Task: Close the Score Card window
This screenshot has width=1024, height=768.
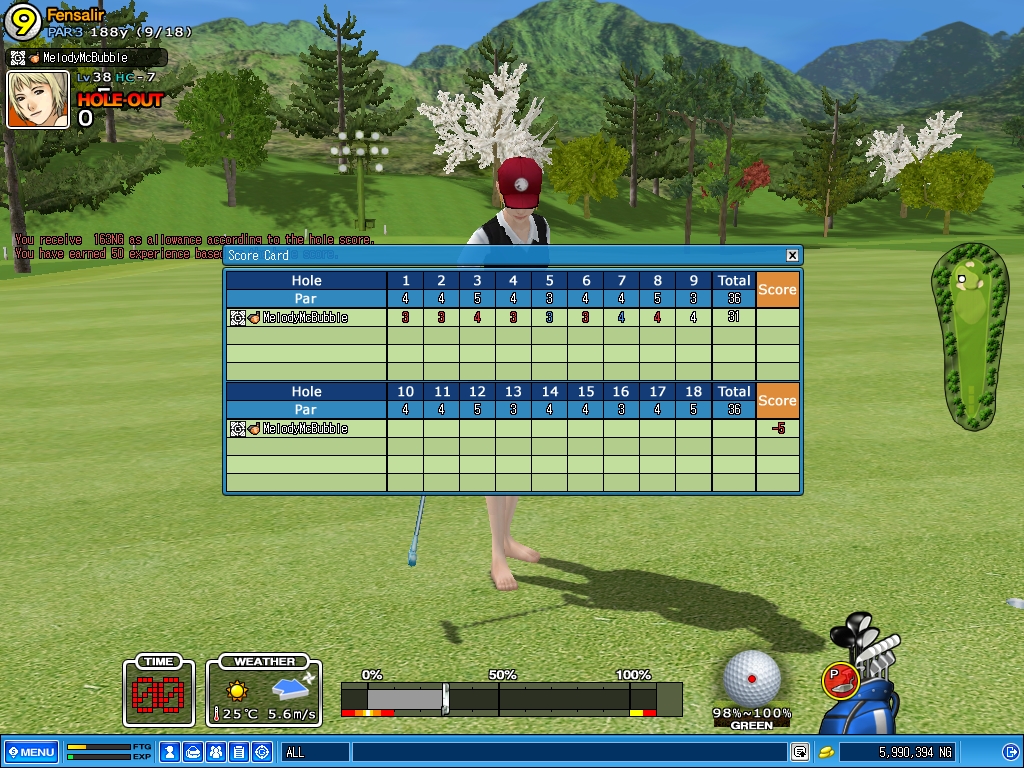Action: 792,256
